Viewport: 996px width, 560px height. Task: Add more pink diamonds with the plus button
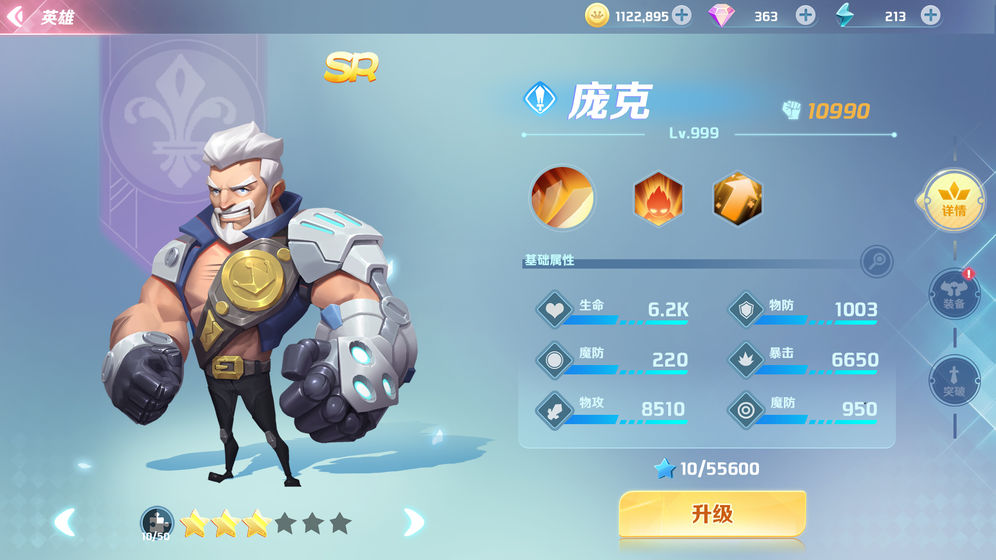click(x=805, y=15)
